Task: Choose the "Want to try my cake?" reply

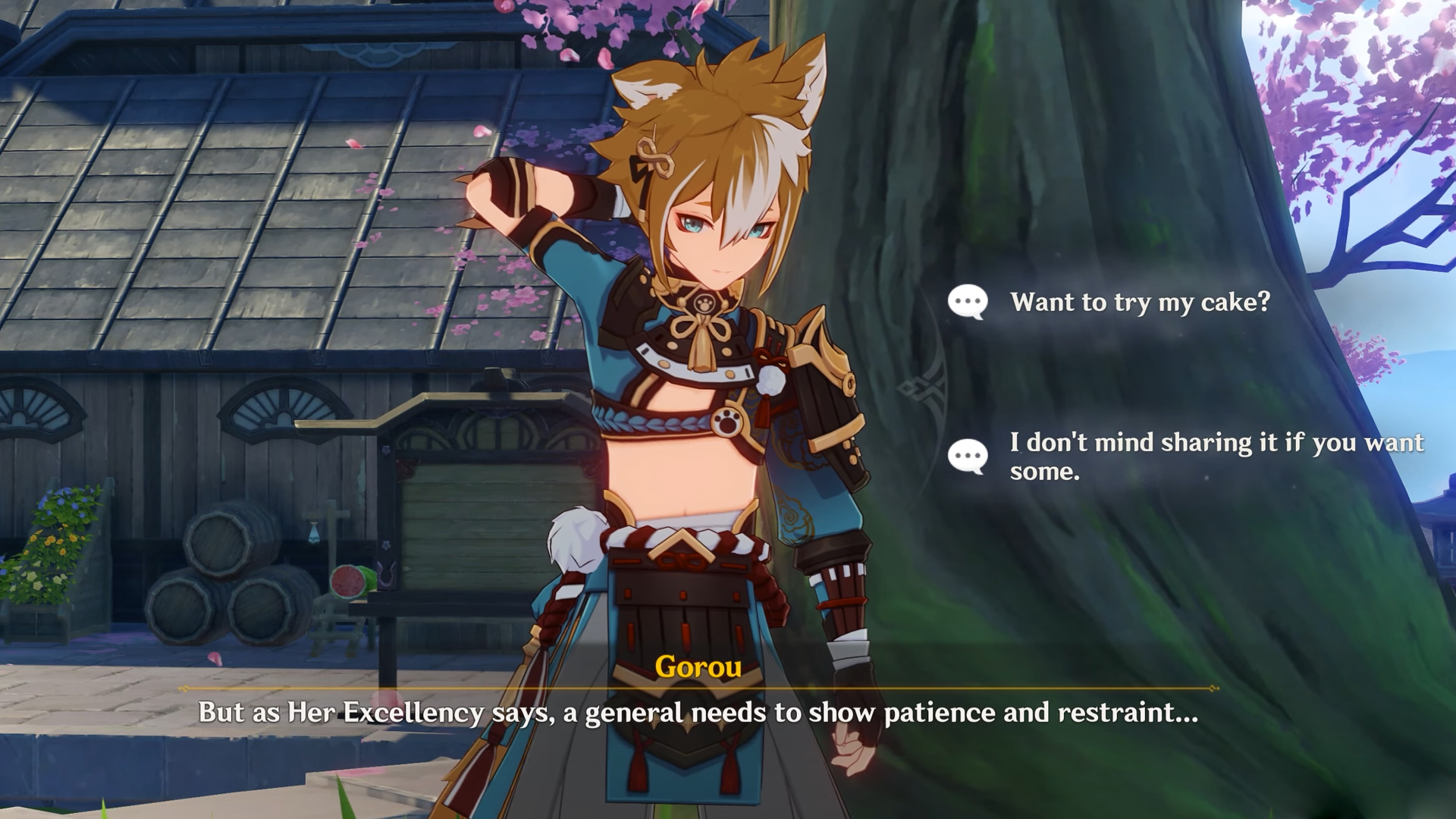Action: 1139,303
